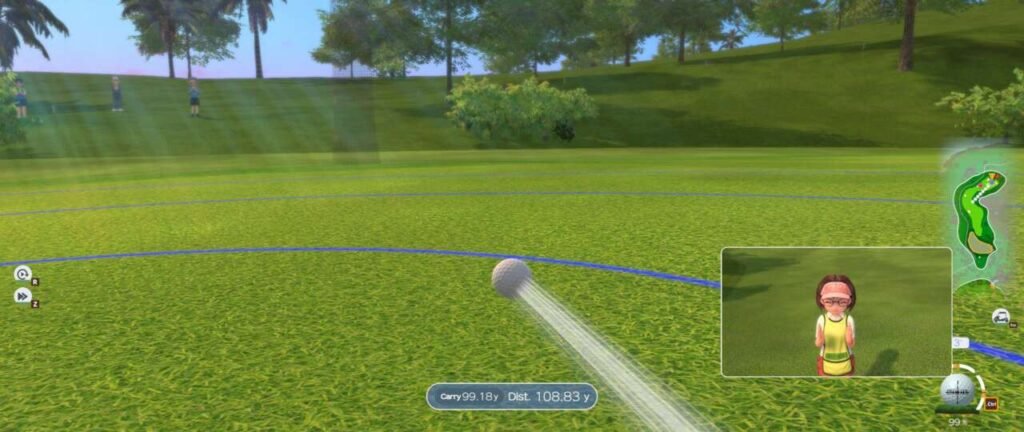Select the golfer camera picture-in-picture view
Screen dimensions: 1024x432
coord(836,312)
